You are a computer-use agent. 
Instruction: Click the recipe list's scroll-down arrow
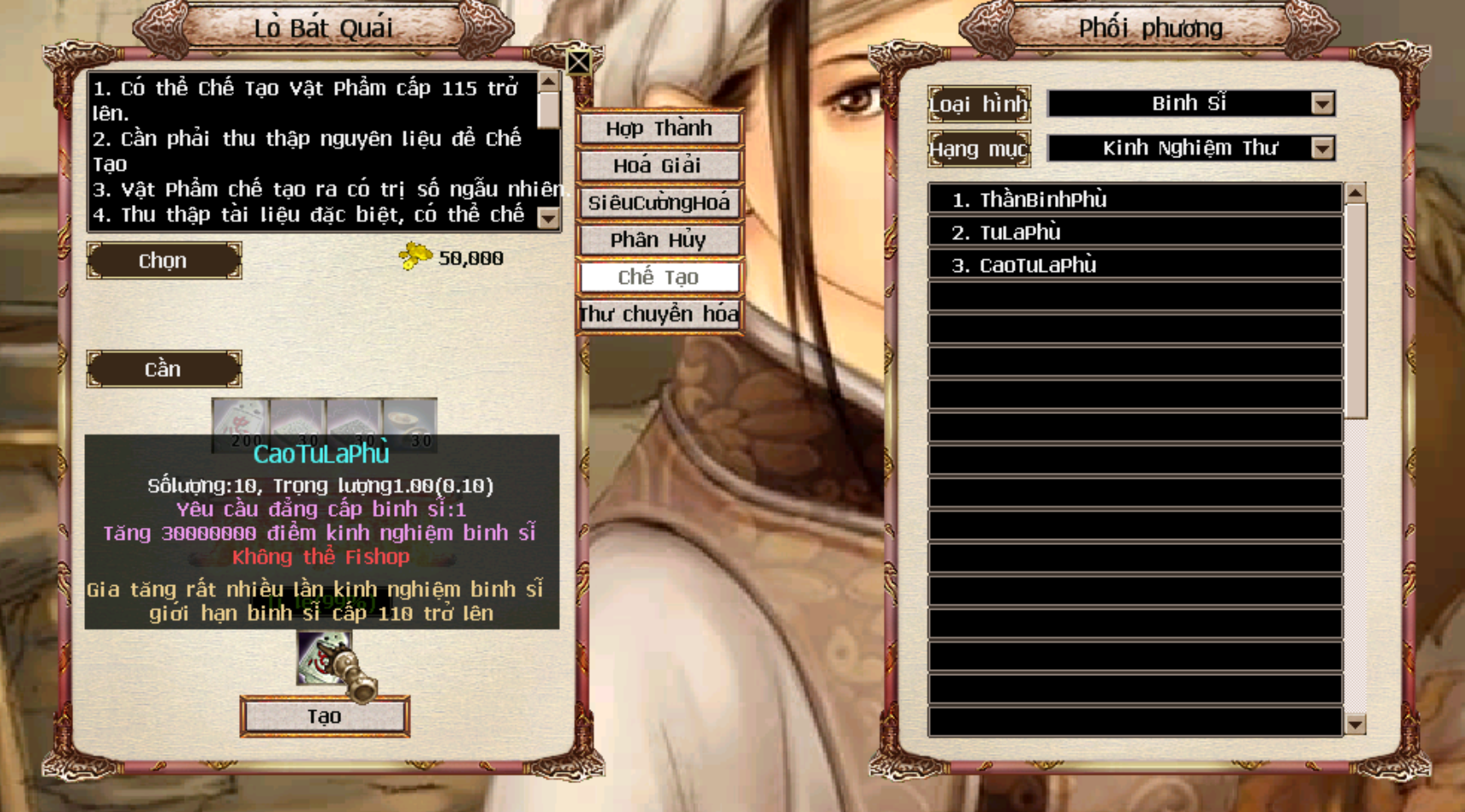(1355, 724)
